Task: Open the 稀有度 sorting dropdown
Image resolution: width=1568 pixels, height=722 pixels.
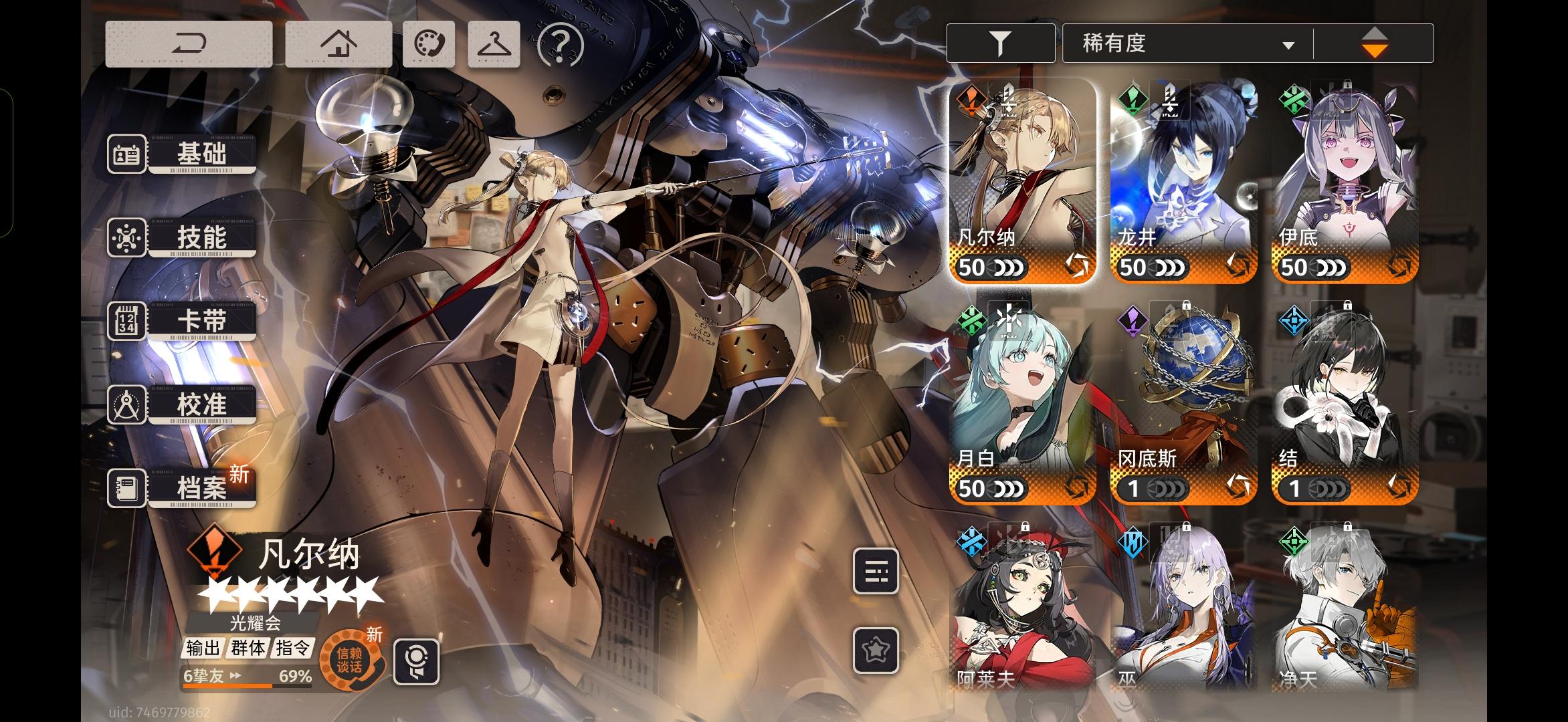Action: (x=1187, y=42)
